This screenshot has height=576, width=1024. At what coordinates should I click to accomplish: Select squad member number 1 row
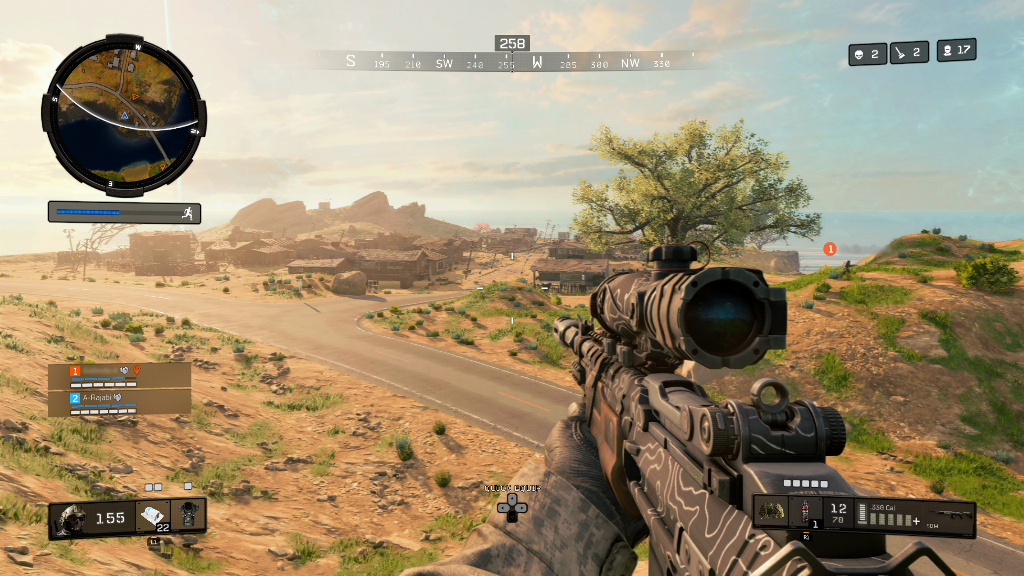pyautogui.click(x=119, y=372)
